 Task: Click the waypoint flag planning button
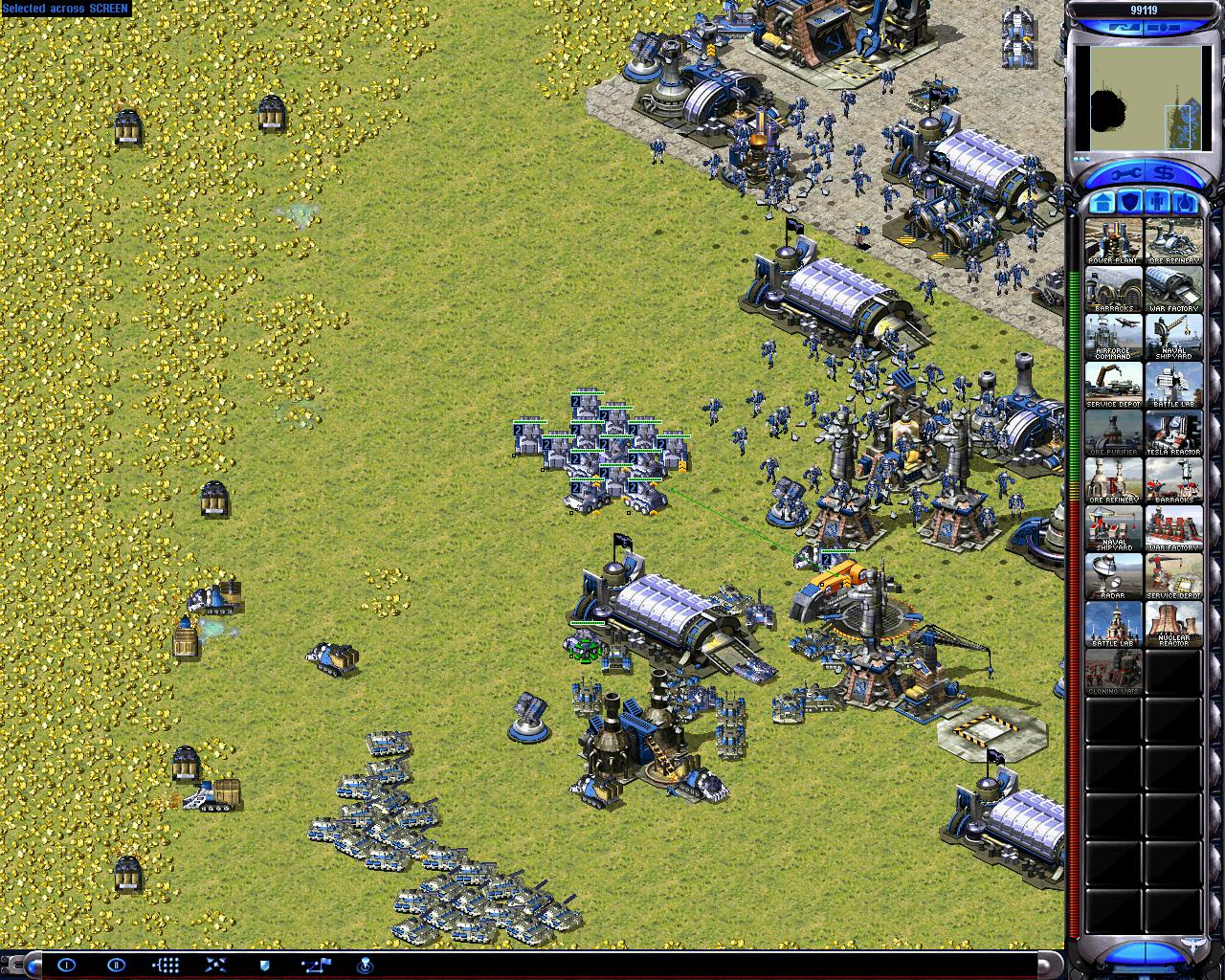[315, 965]
